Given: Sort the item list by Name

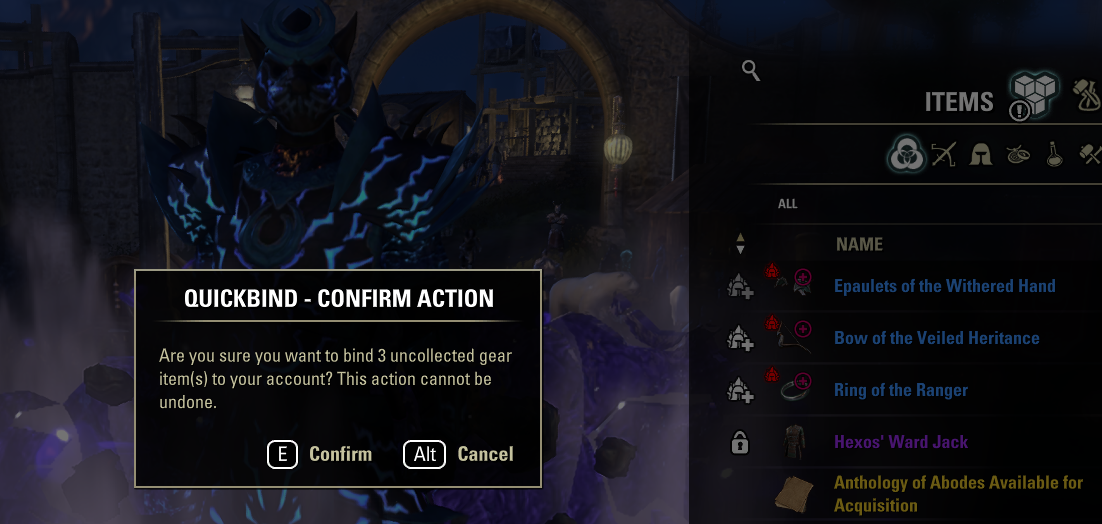Looking at the screenshot, I should click(x=859, y=244).
